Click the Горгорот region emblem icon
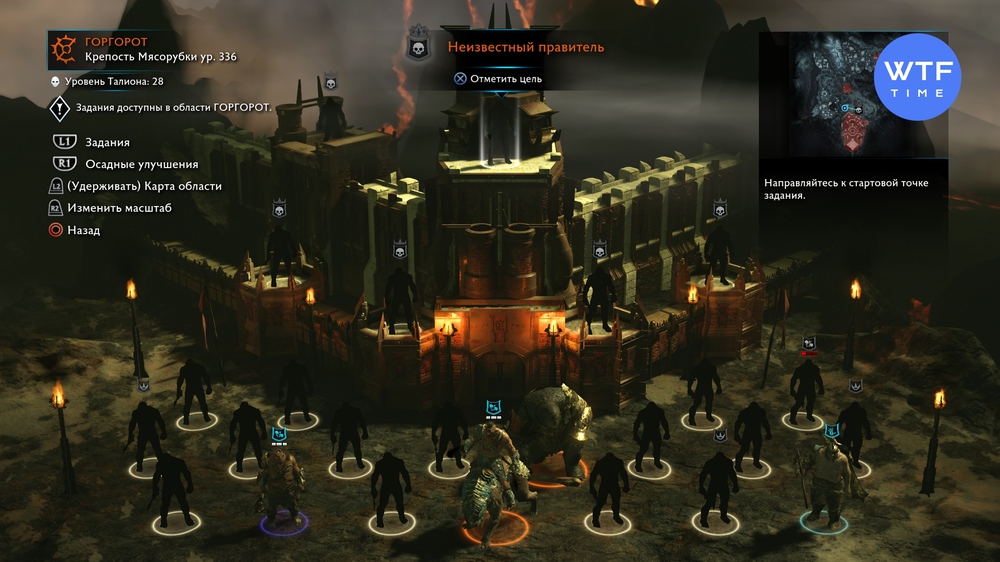 (x=63, y=48)
